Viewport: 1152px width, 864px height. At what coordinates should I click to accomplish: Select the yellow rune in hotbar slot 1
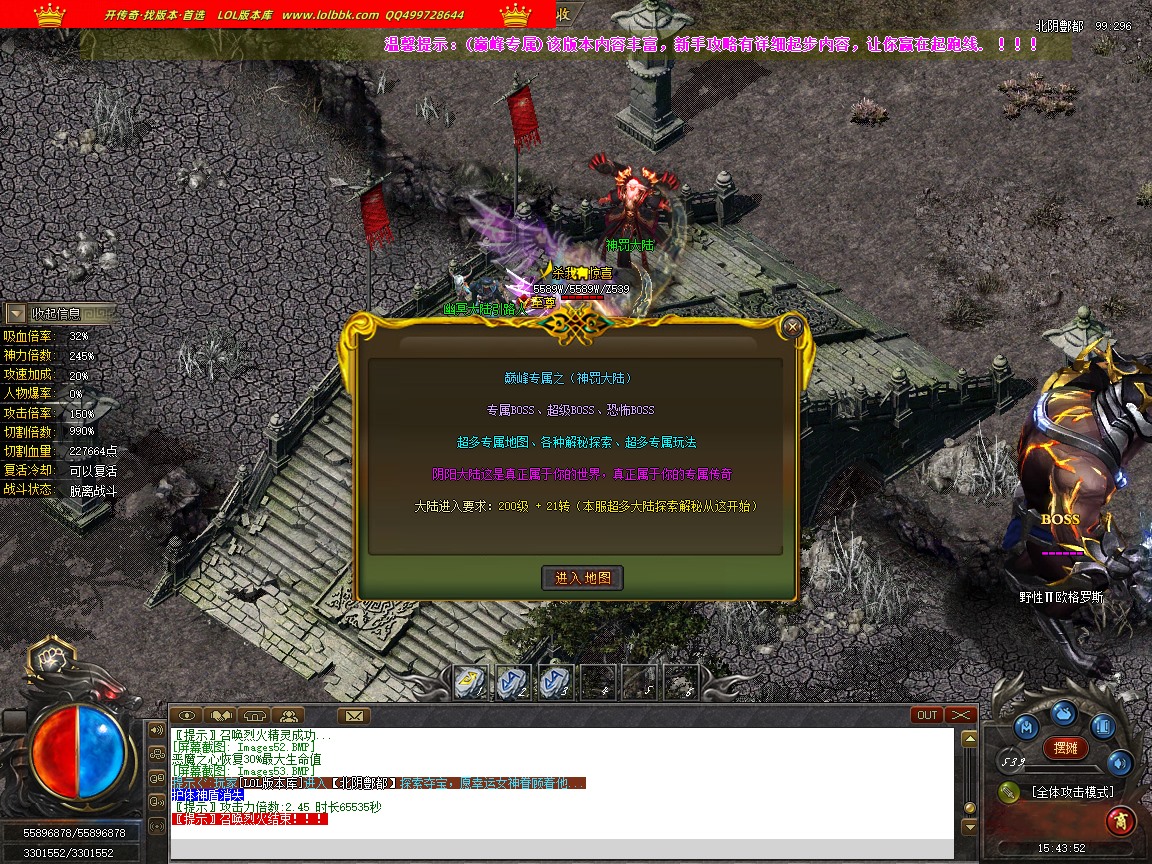[x=471, y=681]
